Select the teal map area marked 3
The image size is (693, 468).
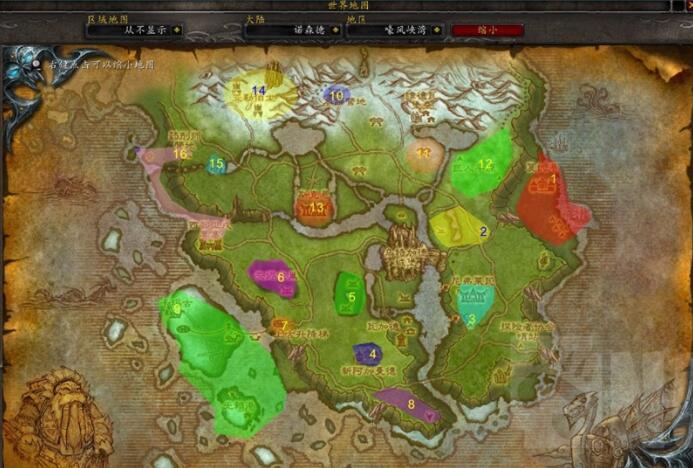coord(474,303)
